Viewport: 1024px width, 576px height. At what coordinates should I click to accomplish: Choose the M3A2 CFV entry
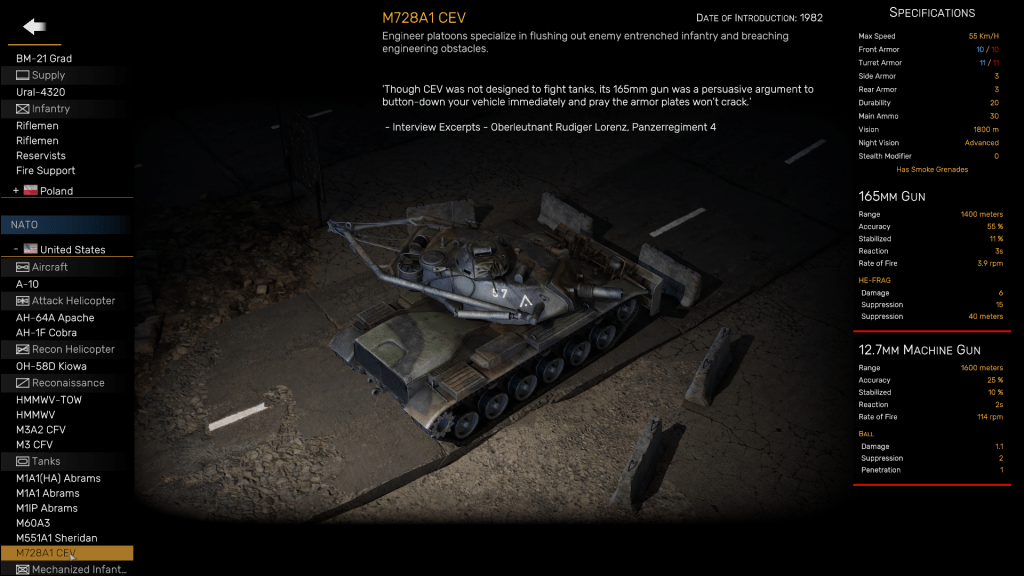point(41,430)
